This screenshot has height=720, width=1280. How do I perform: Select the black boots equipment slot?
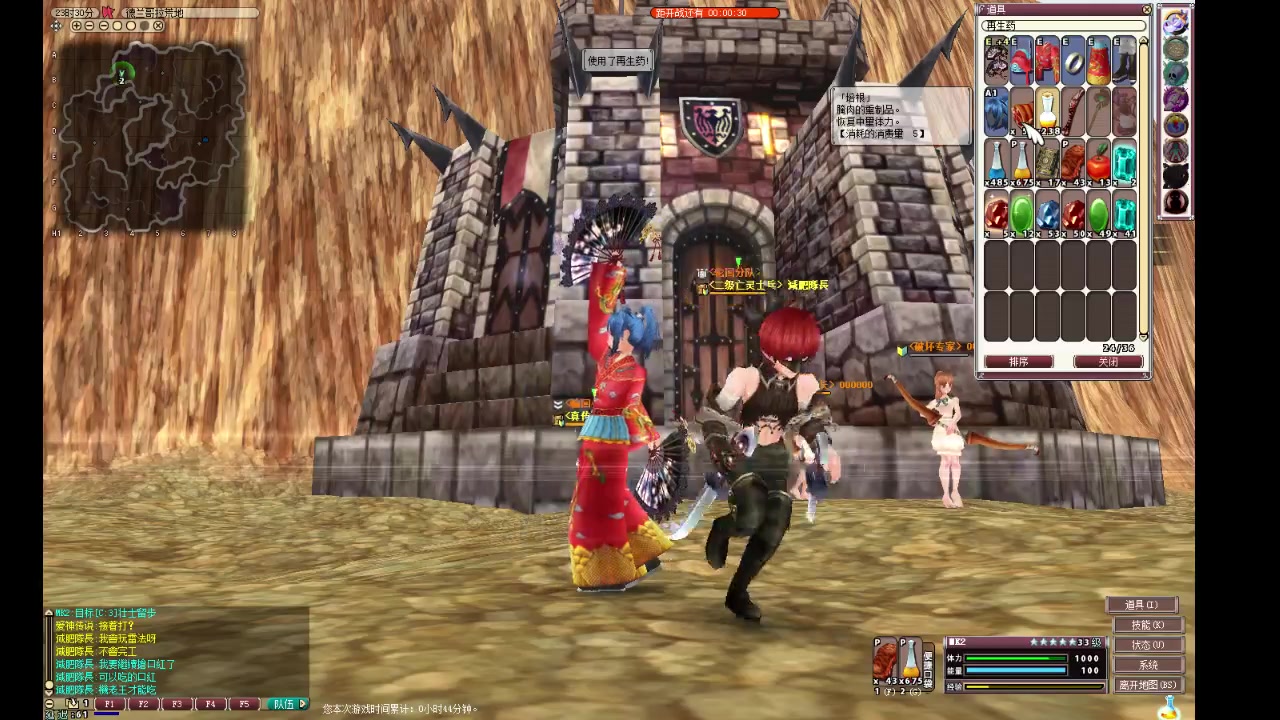click(1124, 62)
